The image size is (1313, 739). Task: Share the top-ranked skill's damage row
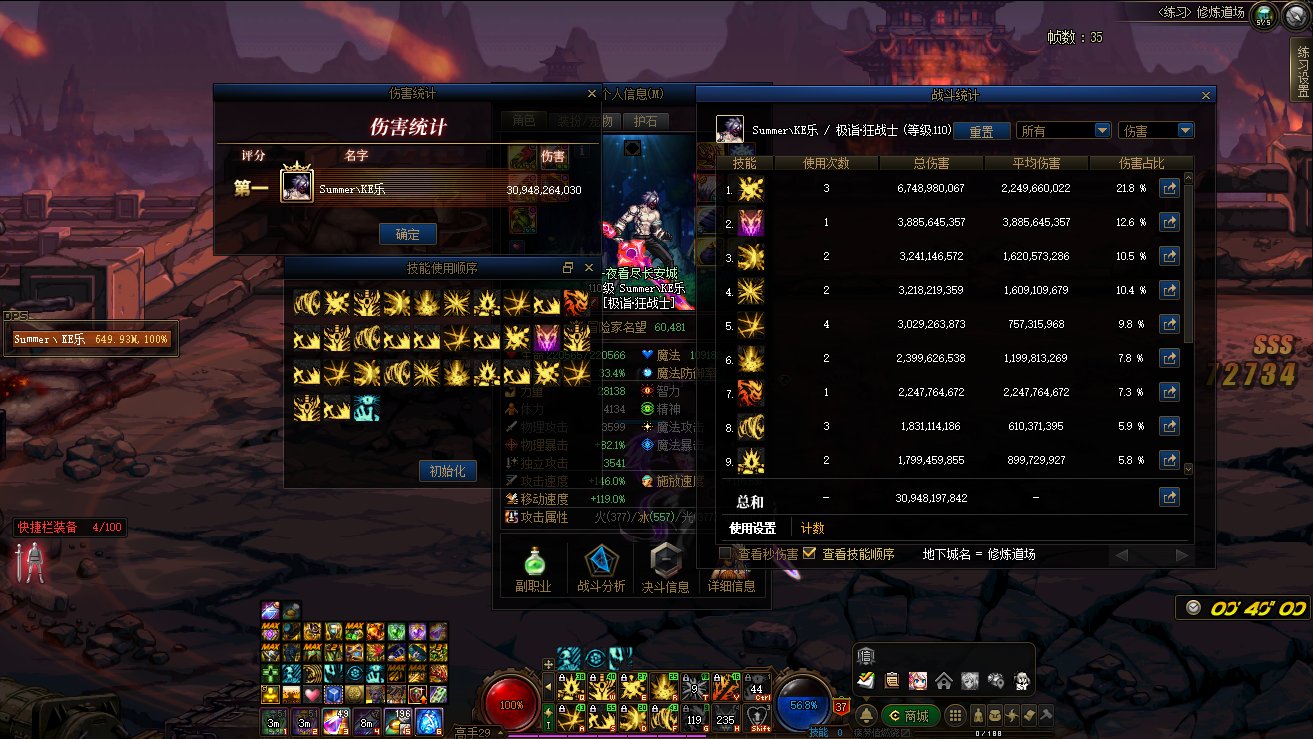[1168, 188]
